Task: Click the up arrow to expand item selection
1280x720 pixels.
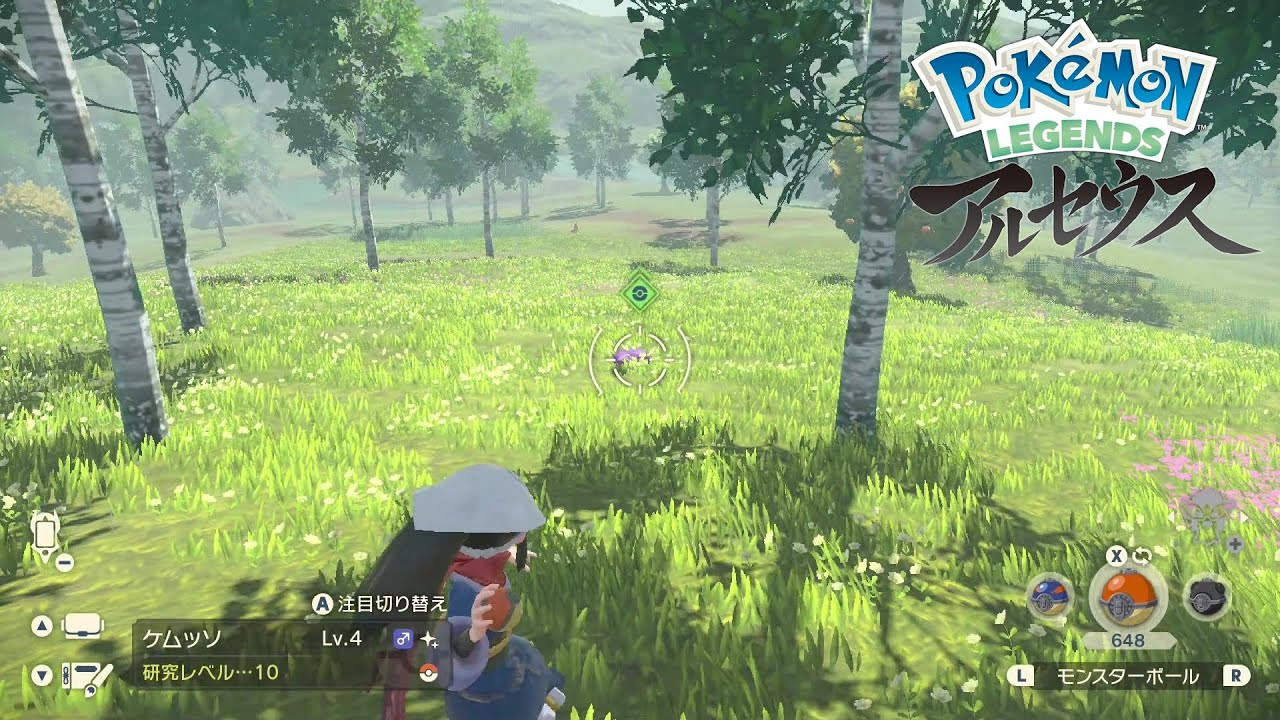Action: (41, 624)
